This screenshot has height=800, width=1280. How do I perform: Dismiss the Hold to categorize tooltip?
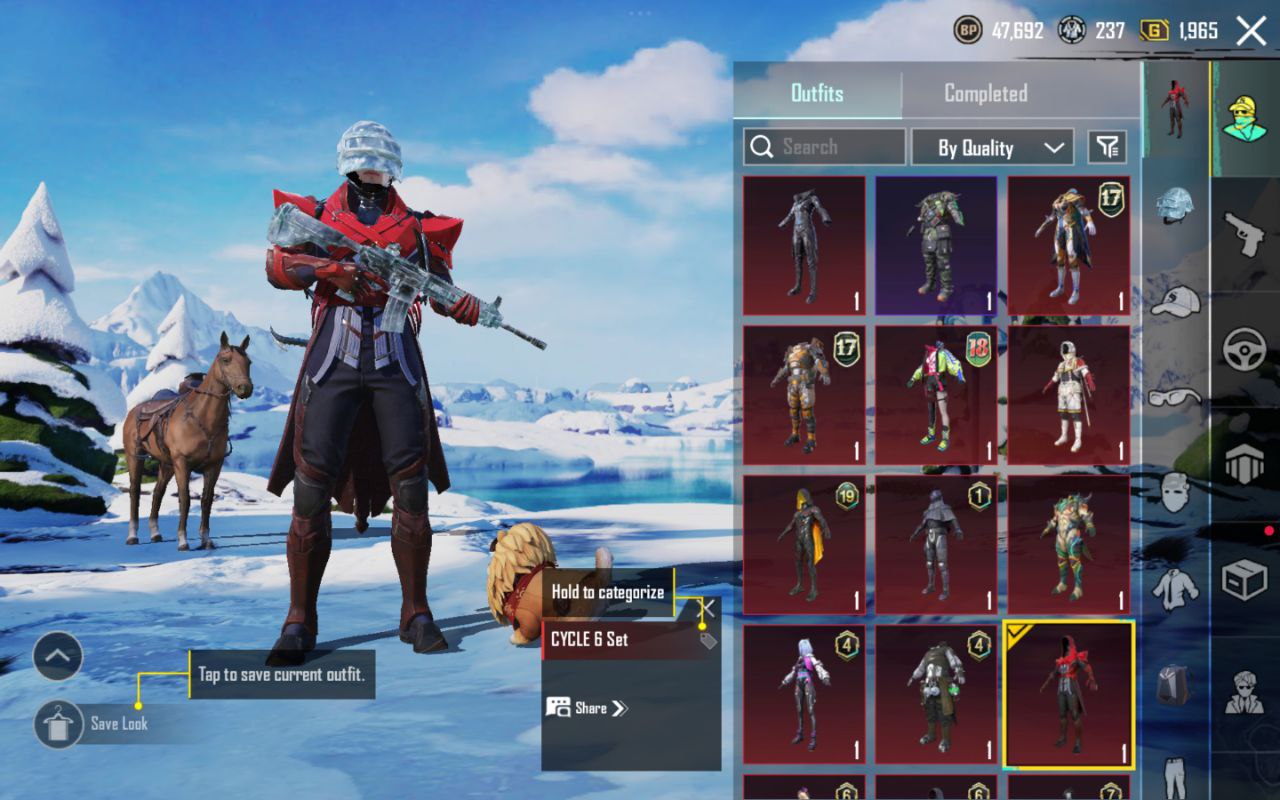[x=707, y=607]
